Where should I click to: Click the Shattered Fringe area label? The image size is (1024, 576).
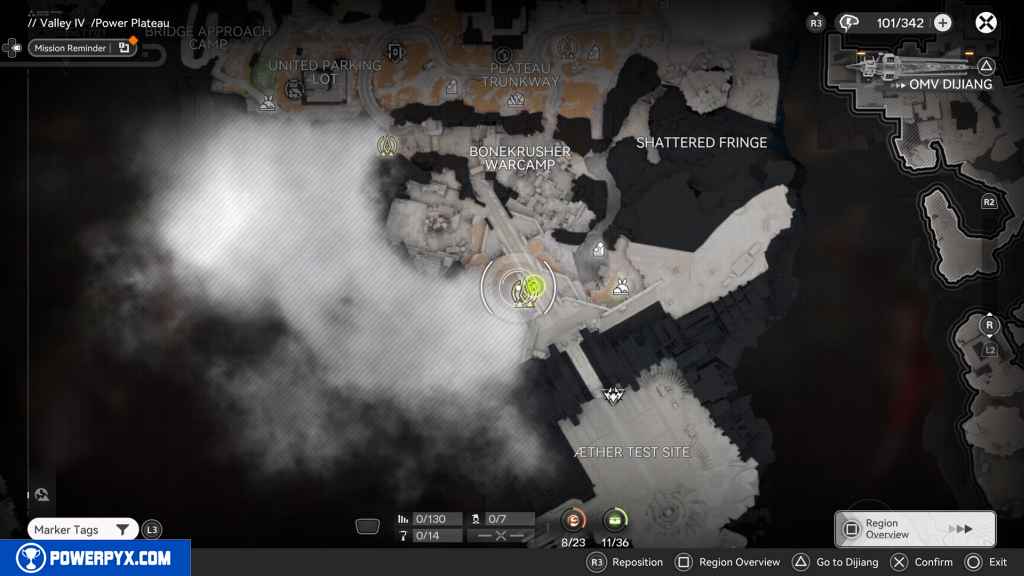pos(701,143)
